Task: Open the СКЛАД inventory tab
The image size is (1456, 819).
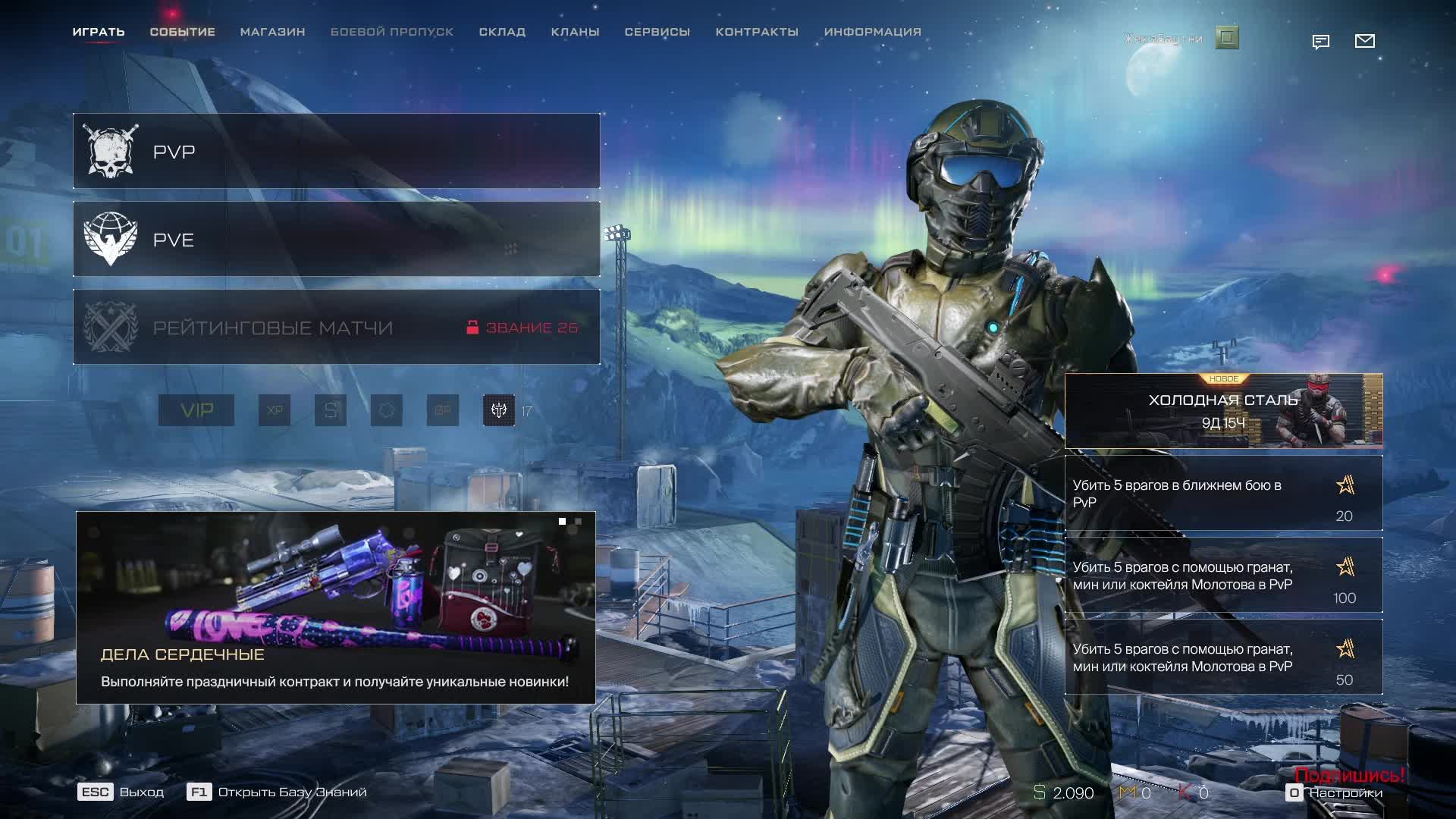Action: click(x=502, y=32)
